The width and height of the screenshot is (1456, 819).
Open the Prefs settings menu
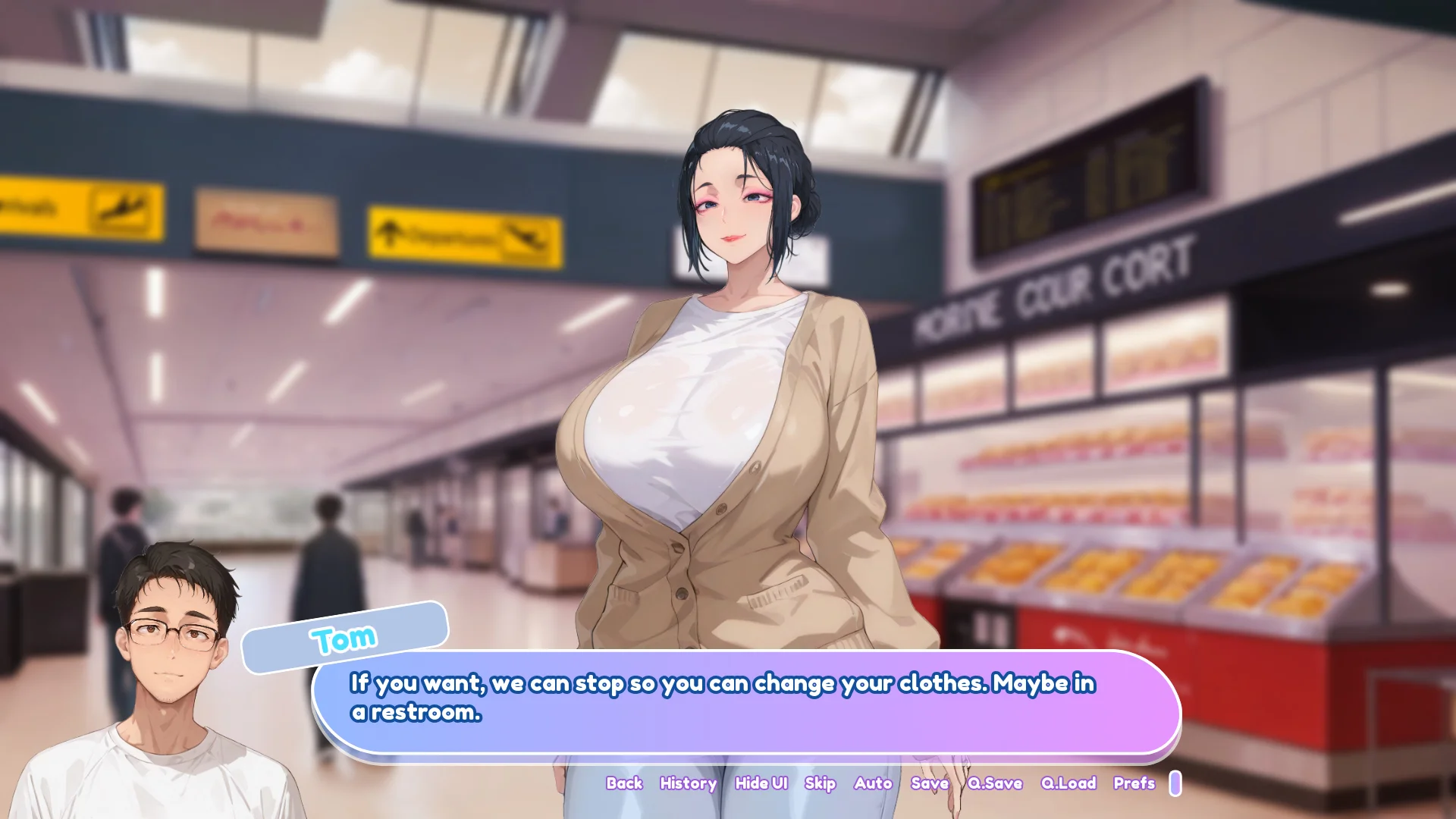[1134, 783]
